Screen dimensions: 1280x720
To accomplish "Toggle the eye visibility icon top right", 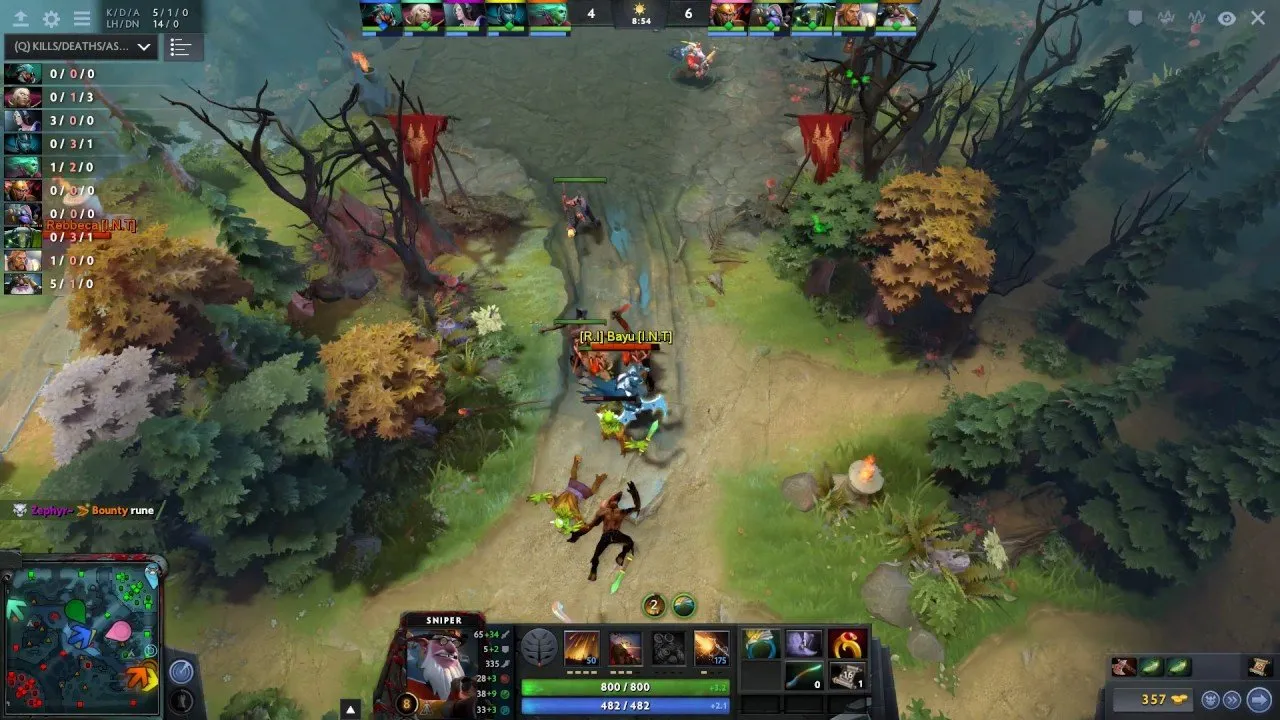I will pos(1226,18).
